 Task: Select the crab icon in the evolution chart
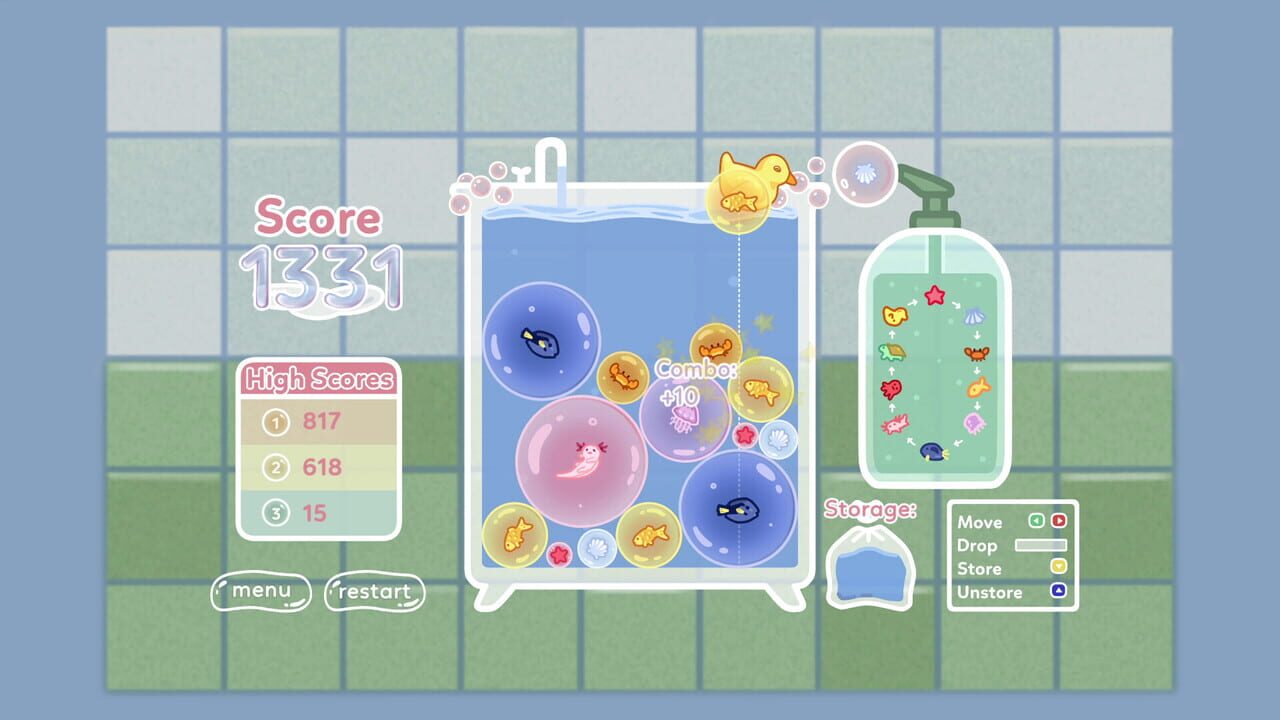[x=975, y=352]
